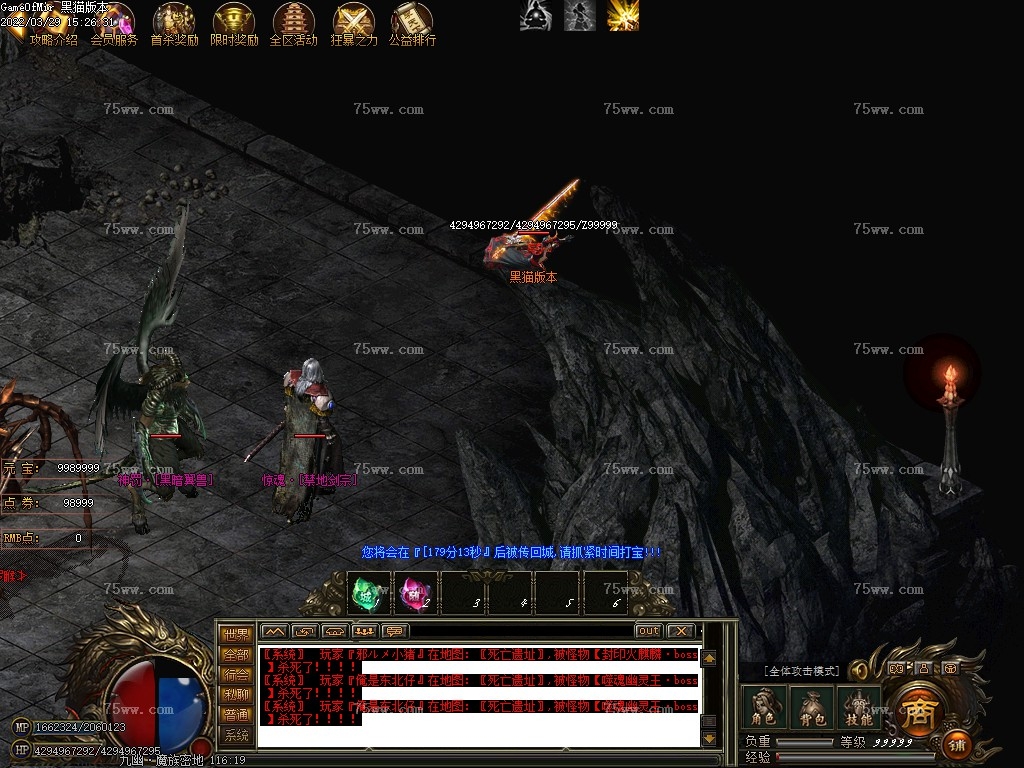Open the 首杀奖励 first-kill rewards

coord(174,22)
